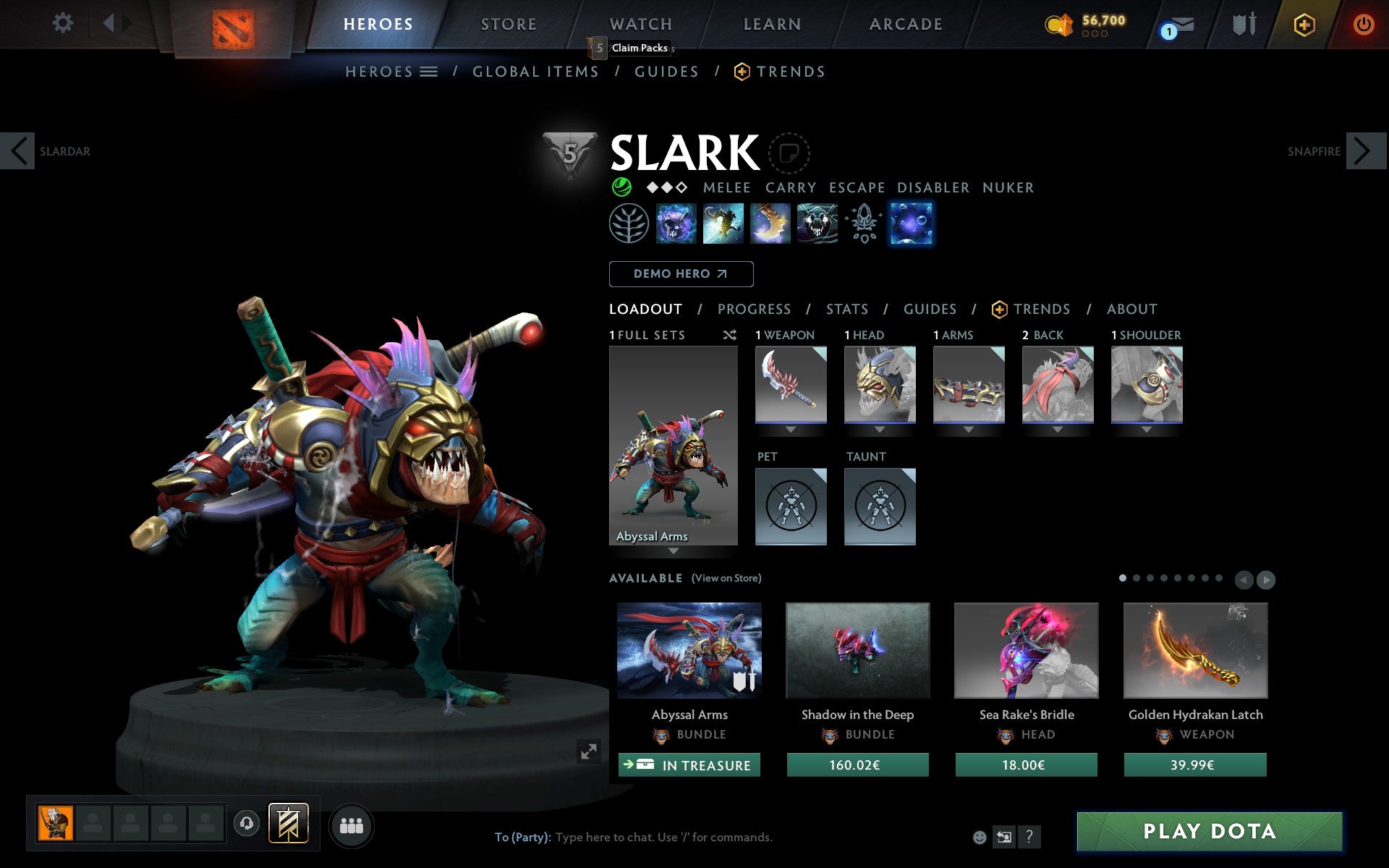Expand the equipped Weapon slot dropdown
1389x868 pixels.
click(790, 428)
